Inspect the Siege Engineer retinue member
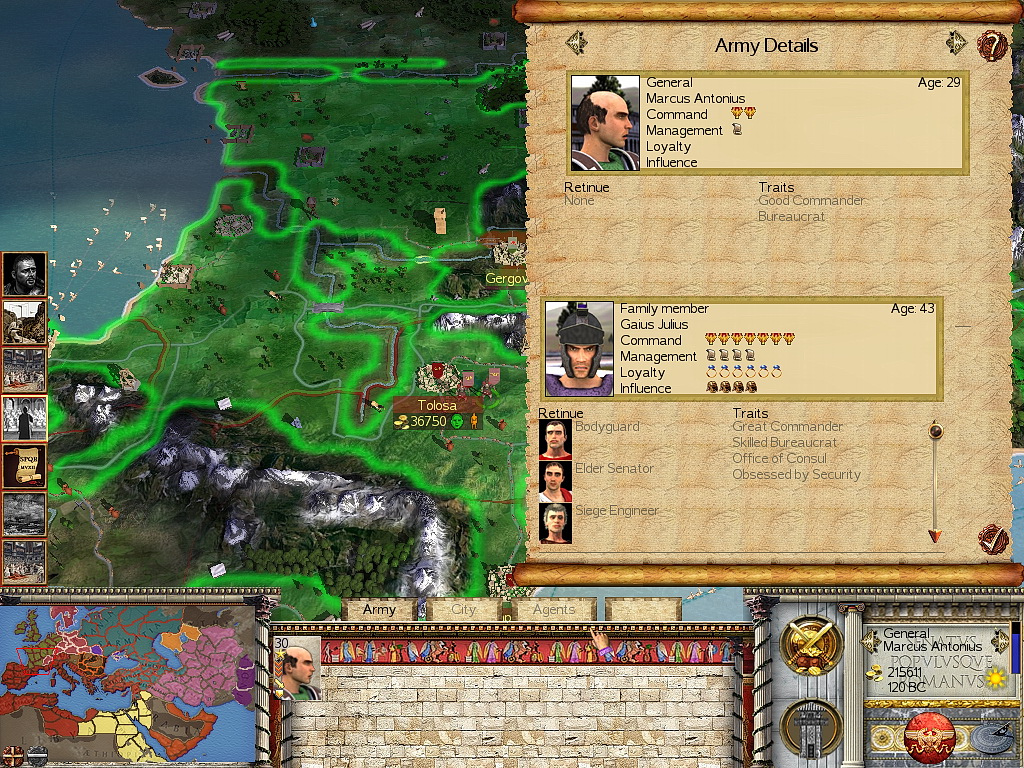 pos(555,523)
